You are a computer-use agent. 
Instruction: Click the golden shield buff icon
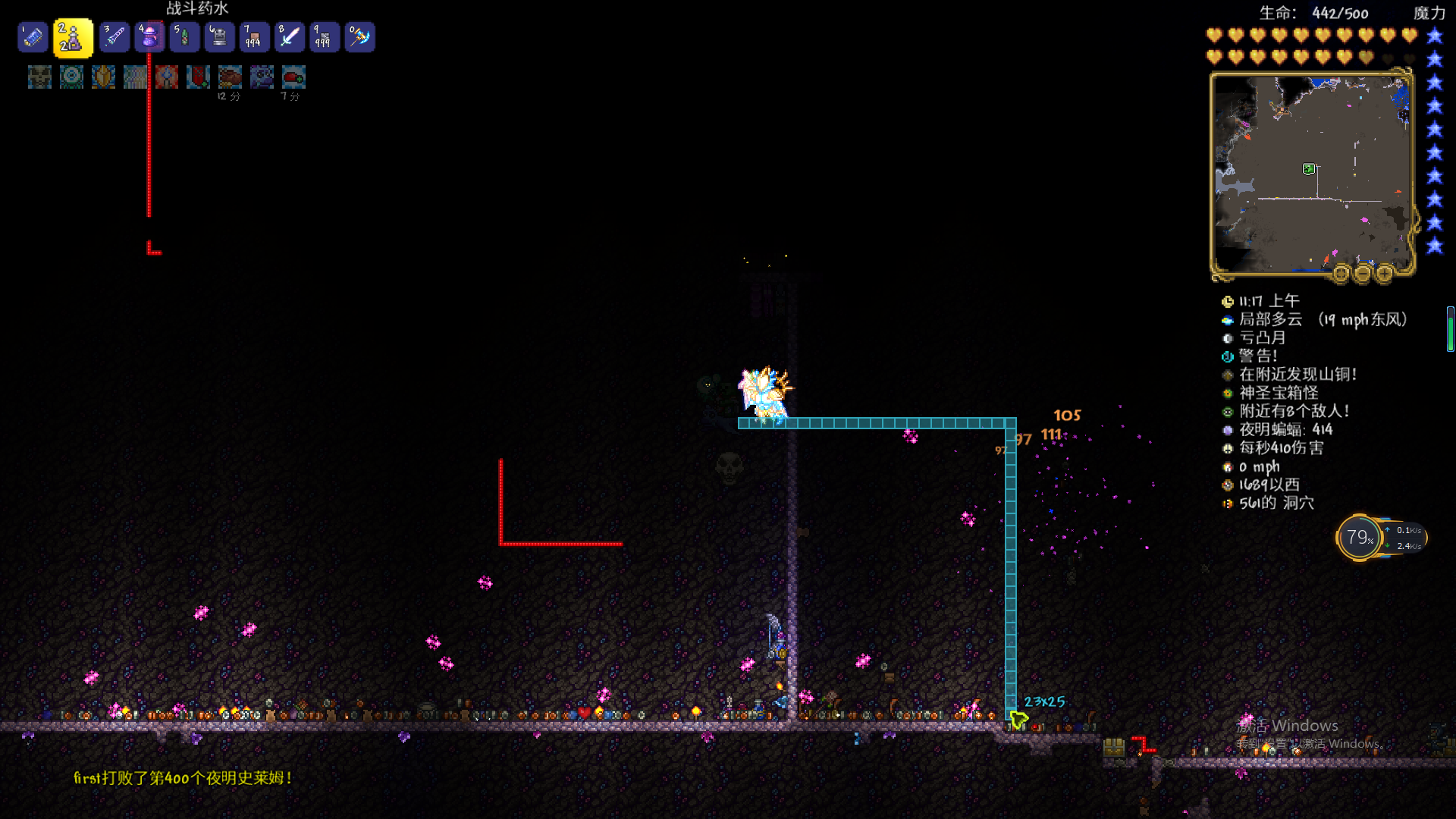pyautogui.click(x=103, y=77)
